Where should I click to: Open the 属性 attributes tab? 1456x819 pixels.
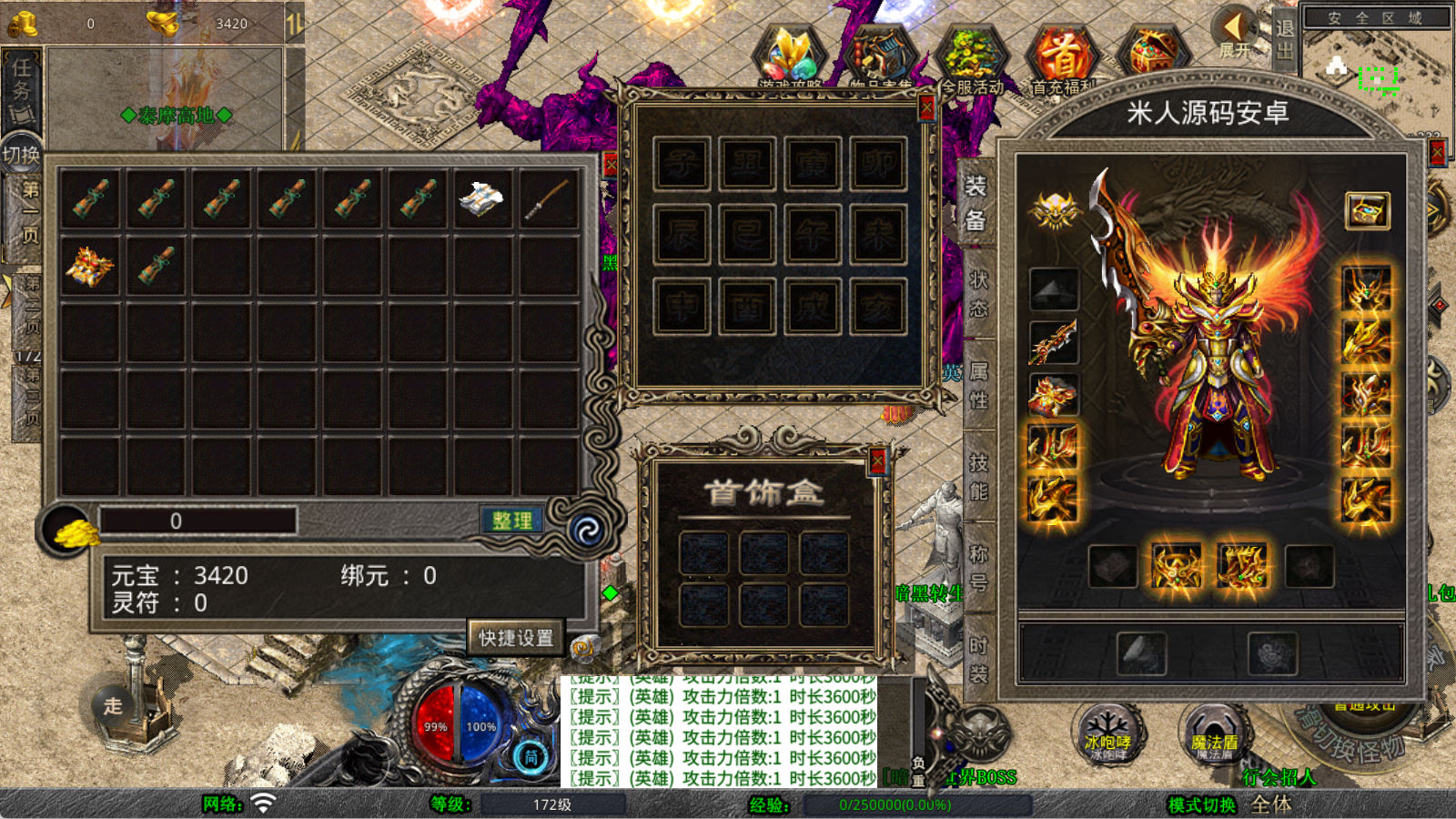[978, 385]
